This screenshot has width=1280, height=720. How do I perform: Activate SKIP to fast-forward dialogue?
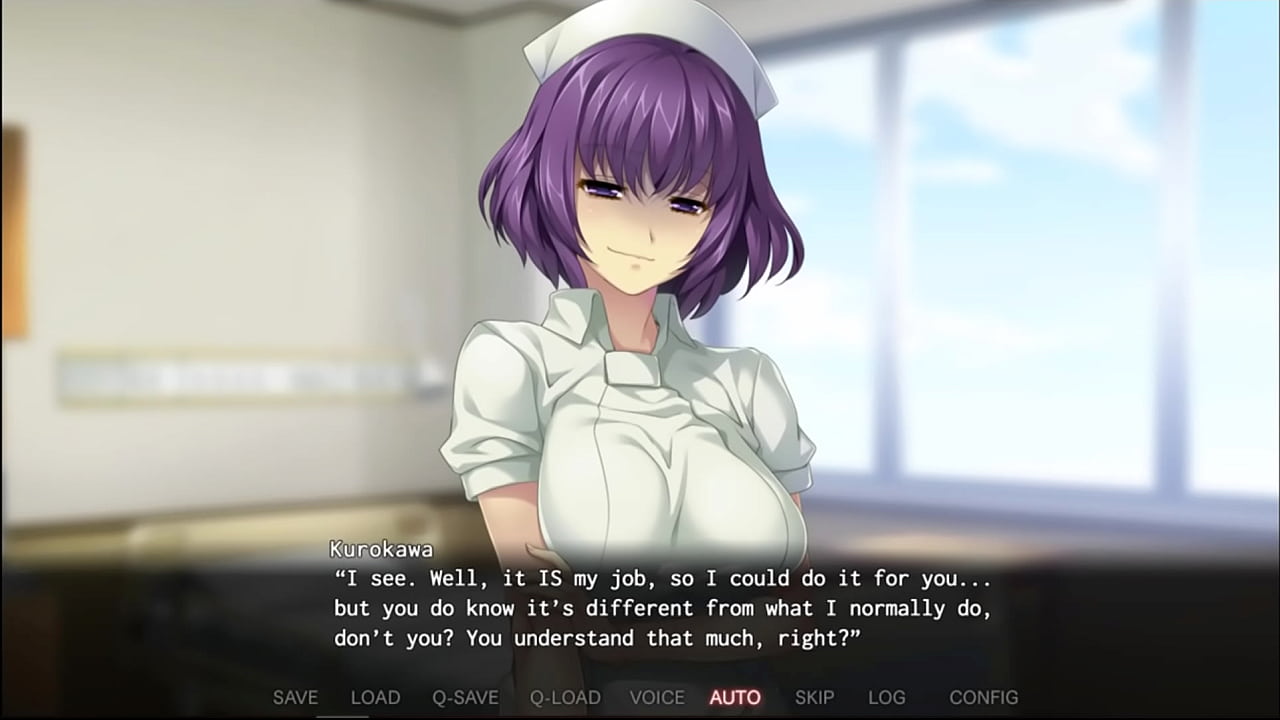(814, 697)
